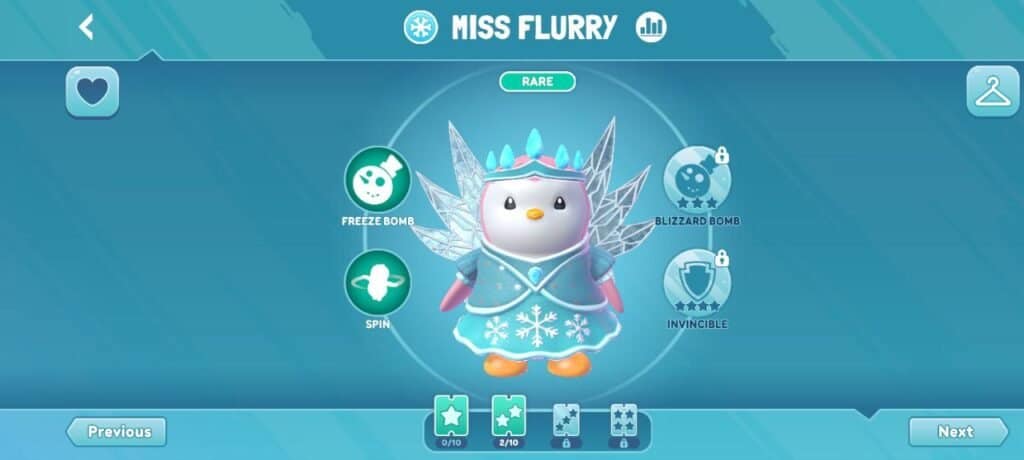Select the Freeze Bomb ability

(x=377, y=180)
